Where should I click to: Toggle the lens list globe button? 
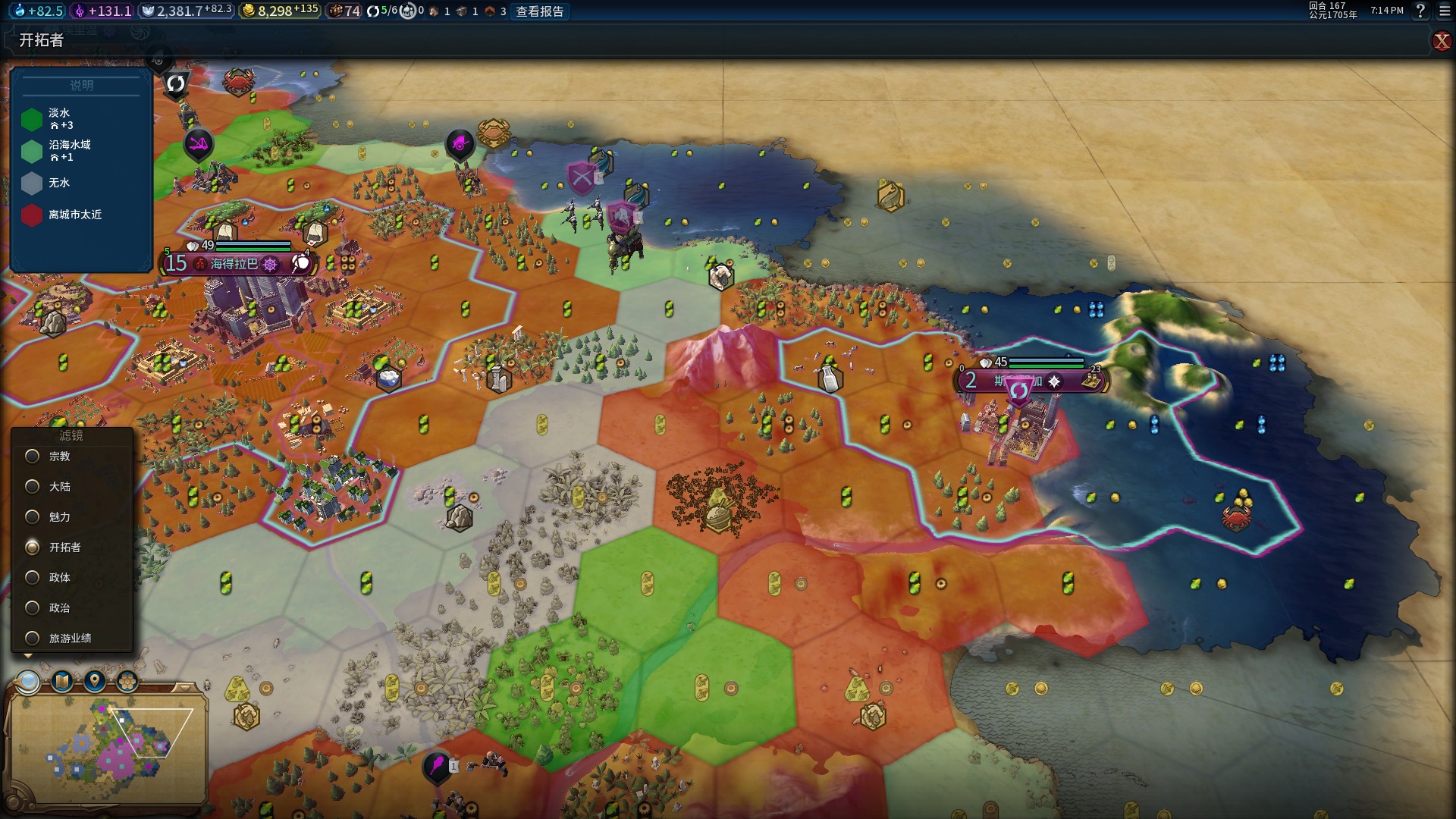[28, 682]
